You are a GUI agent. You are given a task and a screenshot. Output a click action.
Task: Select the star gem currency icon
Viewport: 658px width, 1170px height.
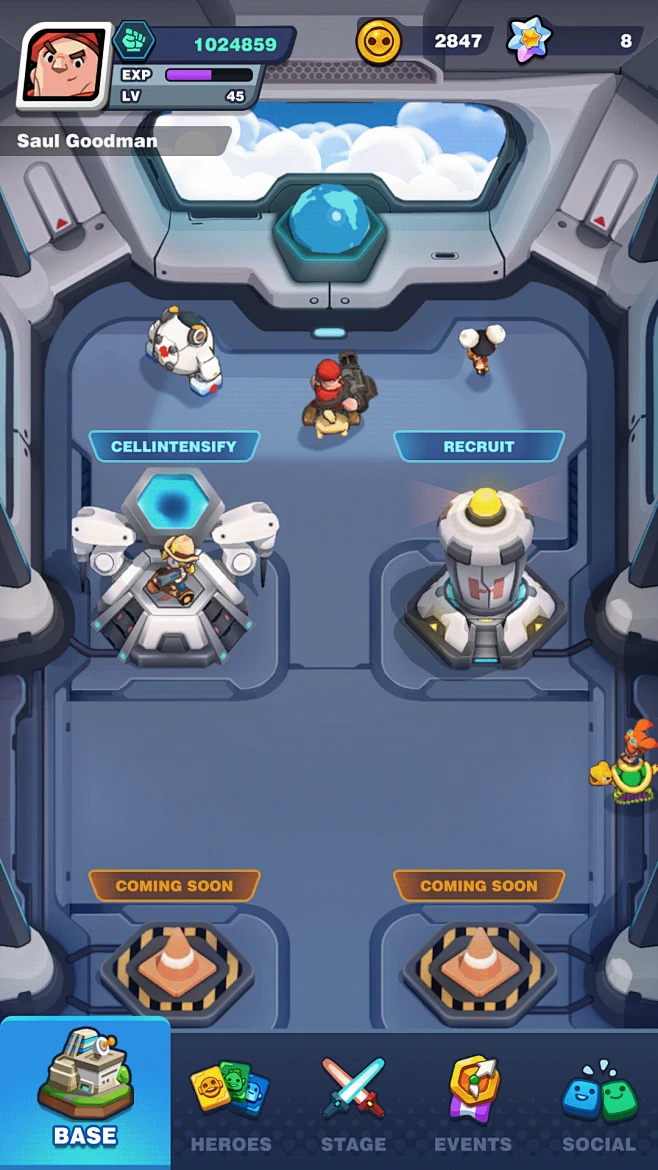528,41
